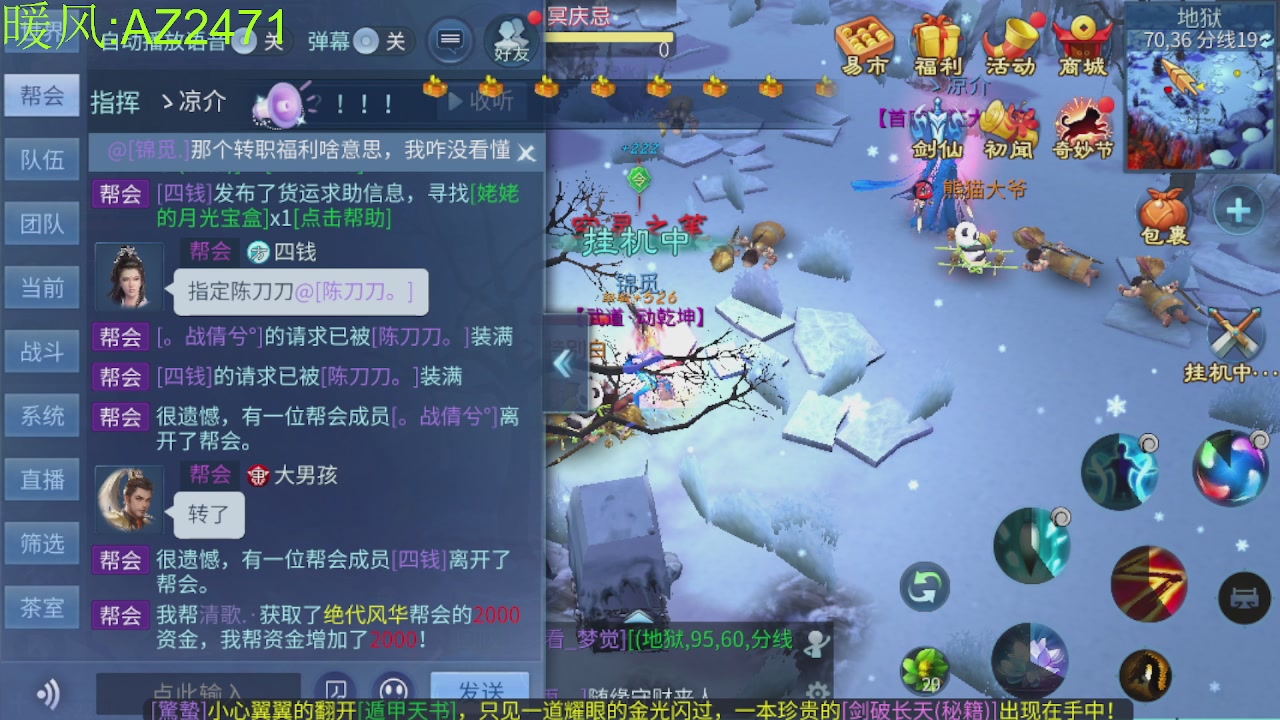This screenshot has width=1280, height=720.
Task: Collapse the chat panel with left chevron
Action: (565, 365)
